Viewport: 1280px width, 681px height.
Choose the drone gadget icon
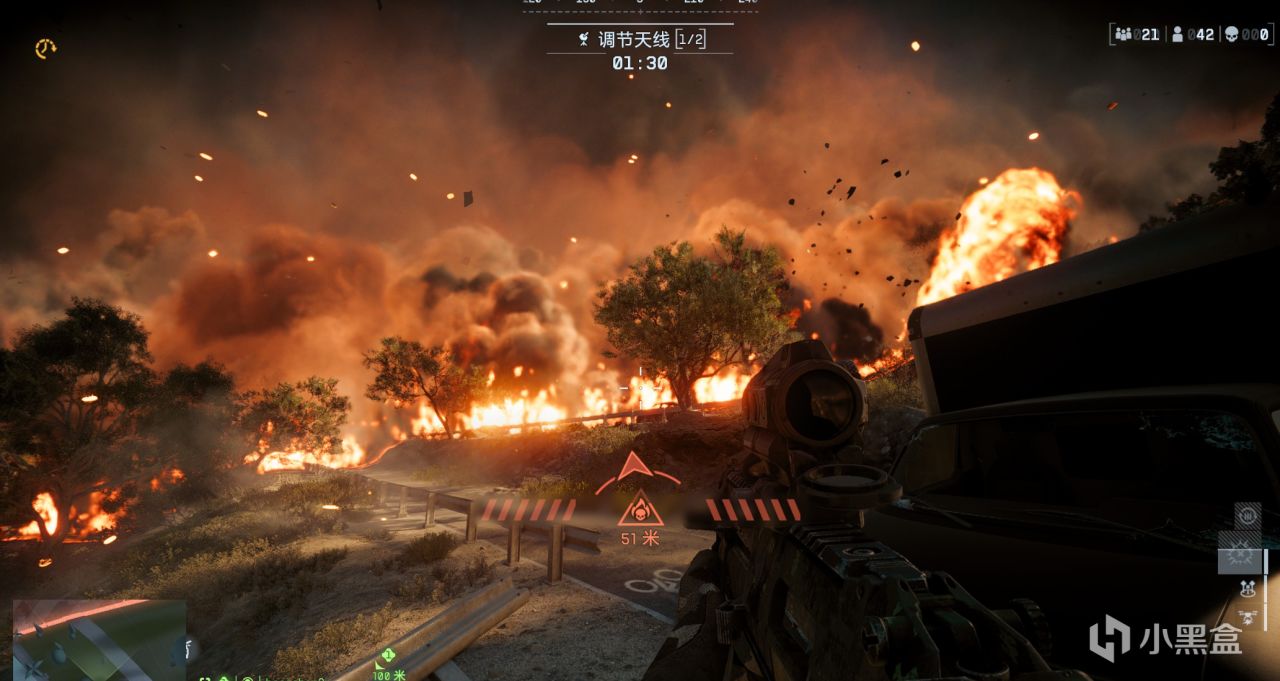1247,617
